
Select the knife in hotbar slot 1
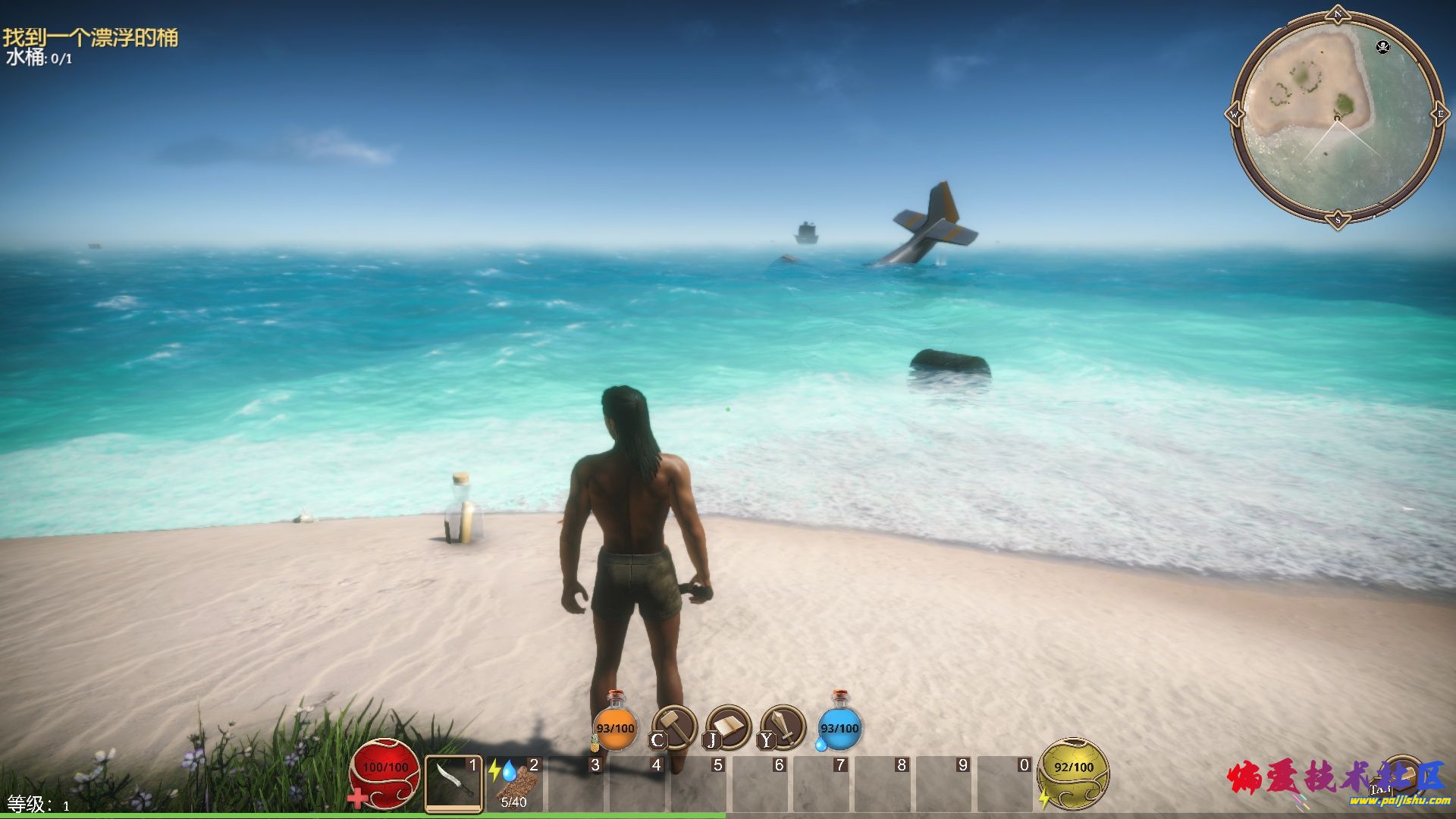453,784
